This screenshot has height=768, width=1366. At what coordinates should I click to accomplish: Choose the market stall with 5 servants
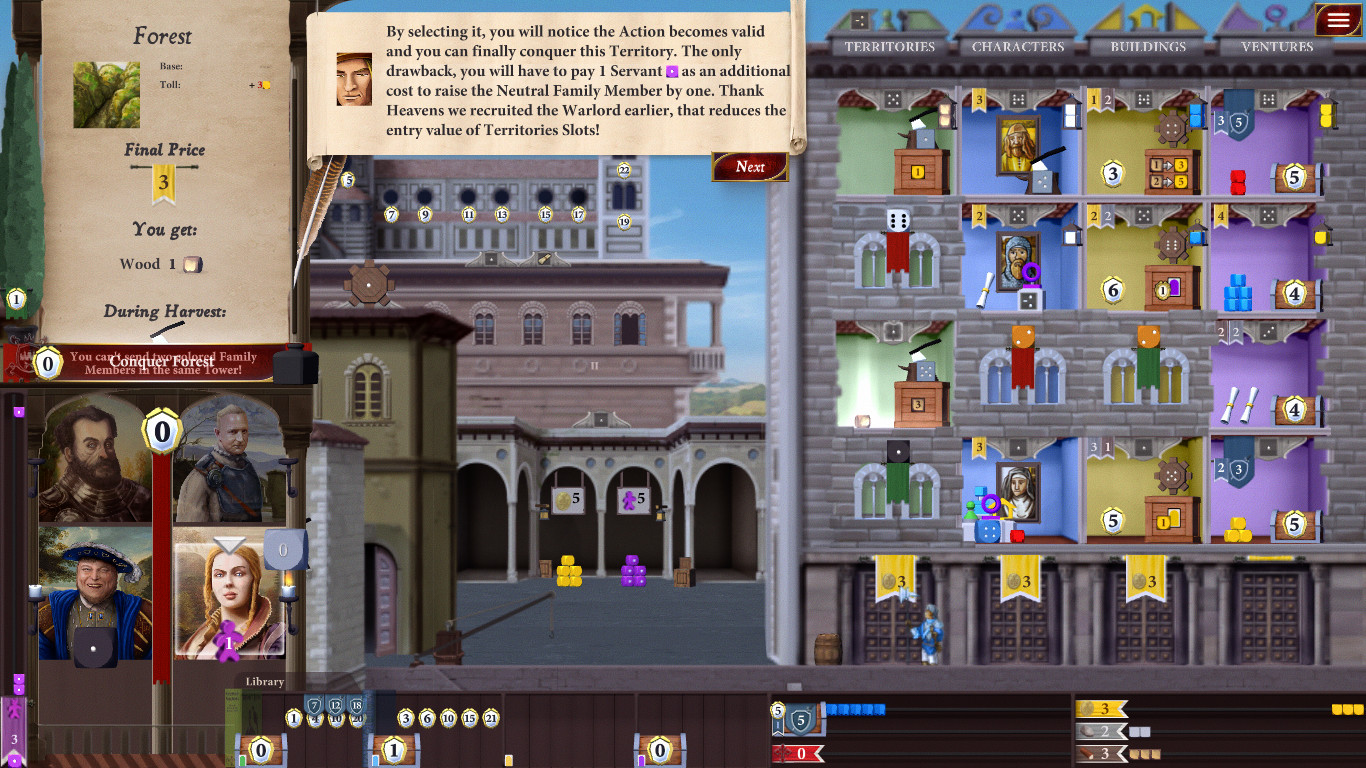[x=633, y=500]
